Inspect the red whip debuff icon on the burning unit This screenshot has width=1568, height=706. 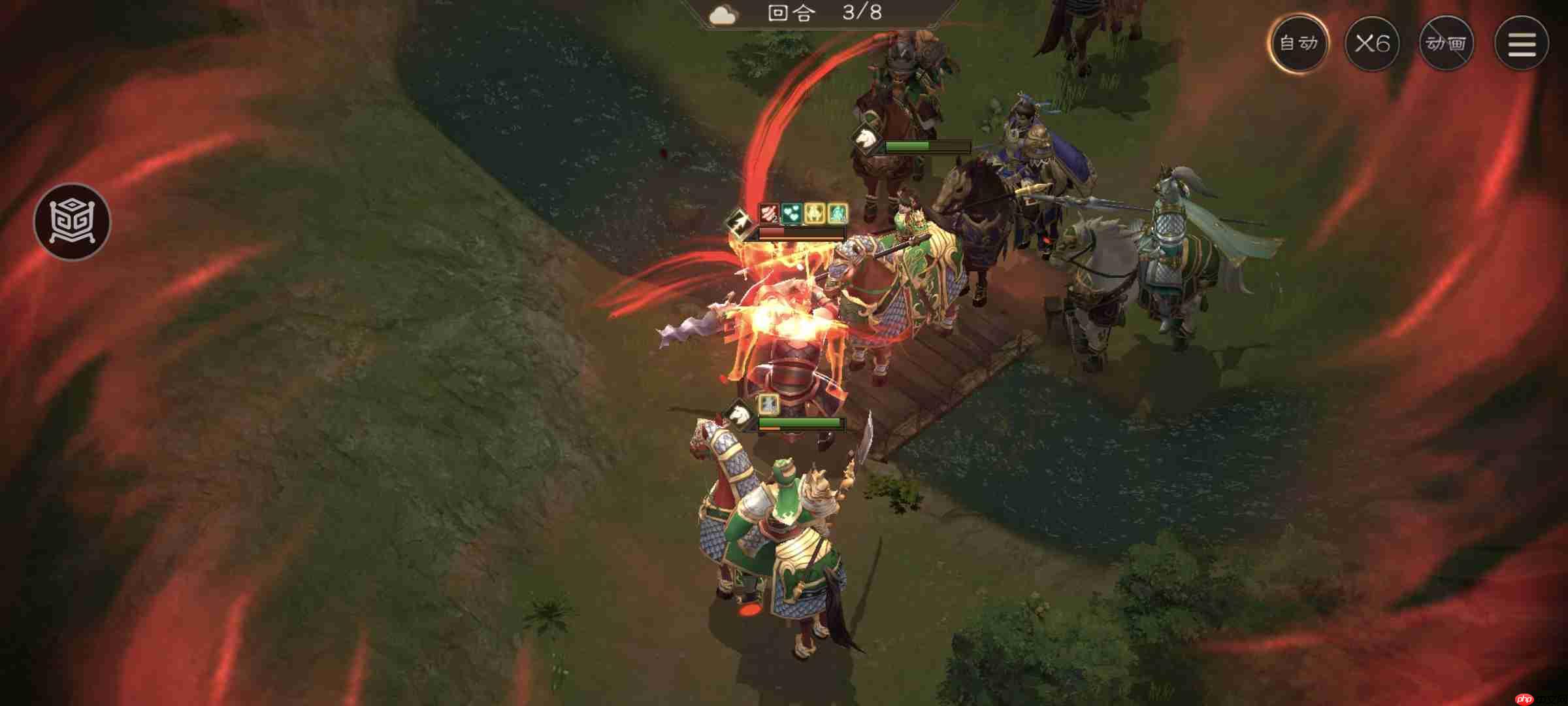(768, 212)
